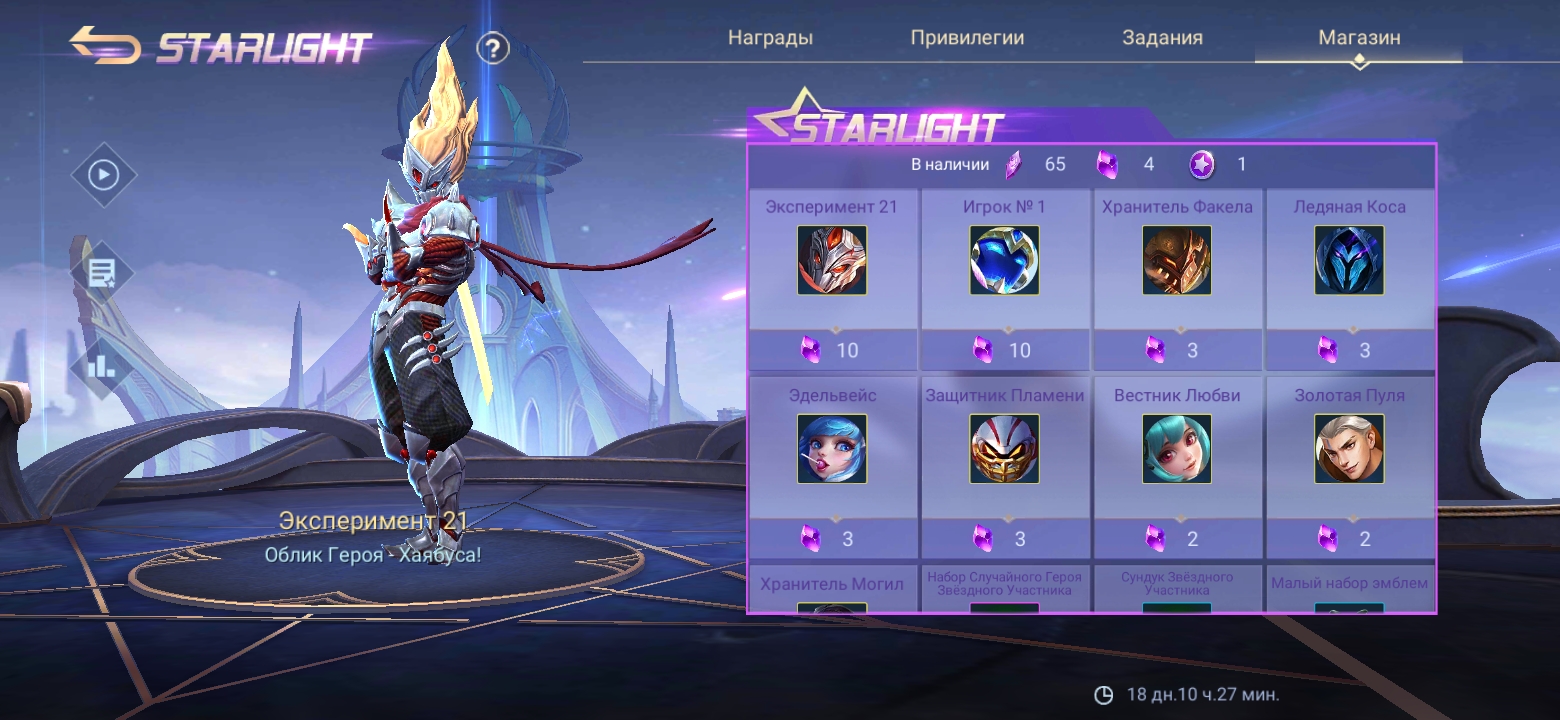Go back using the Starlight arrow
Screen dimensions: 1560x720
click(x=104, y=46)
